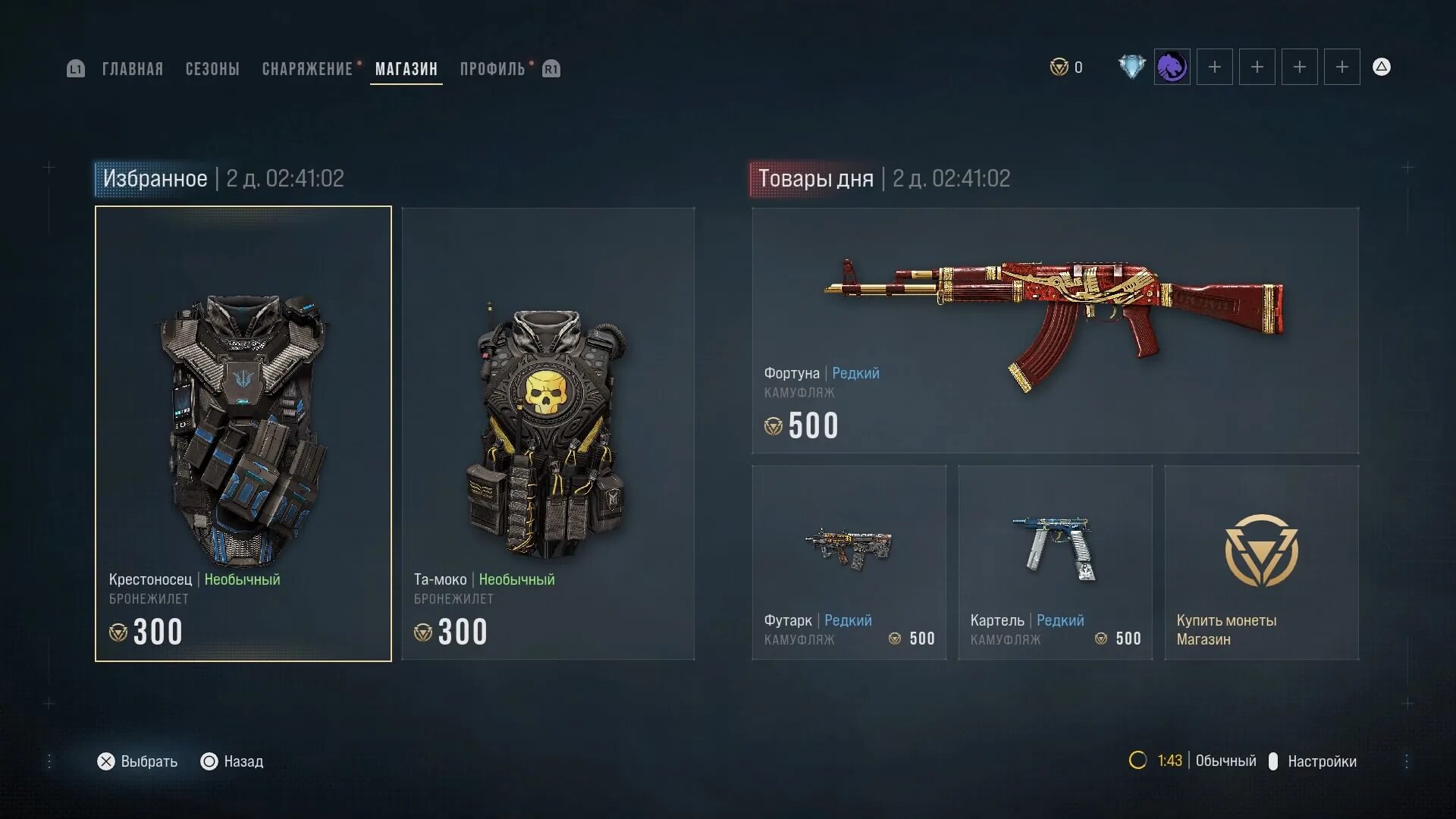Choose the Та-моко skull body armor

click(x=548, y=434)
